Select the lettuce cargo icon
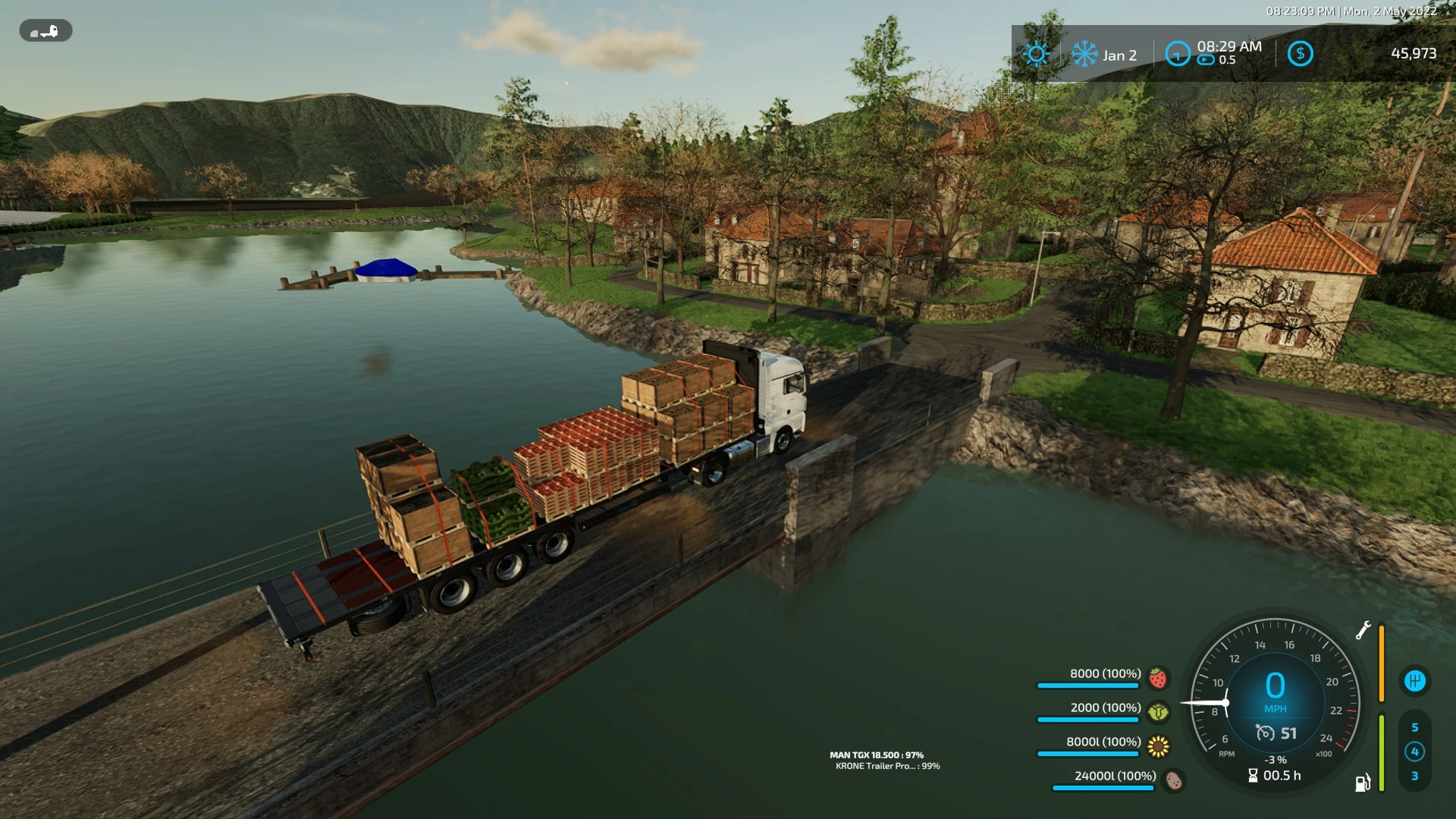This screenshot has width=1456, height=819. coord(1158,712)
